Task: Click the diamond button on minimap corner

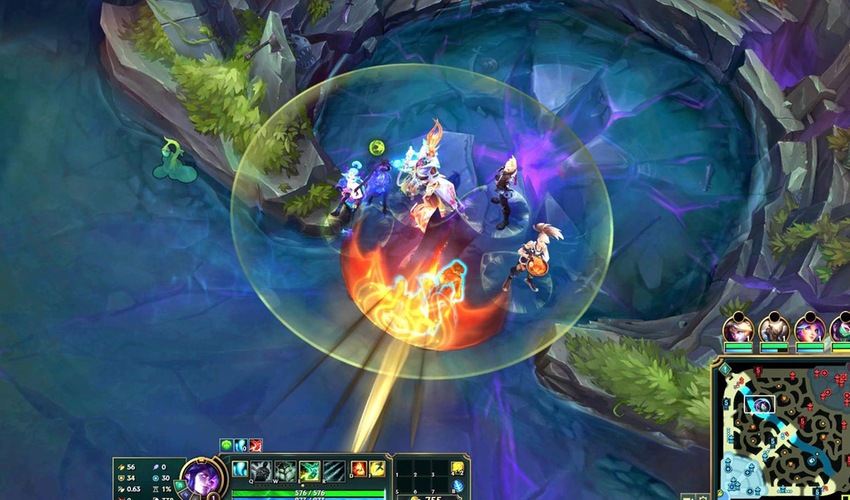Action: coord(725,370)
